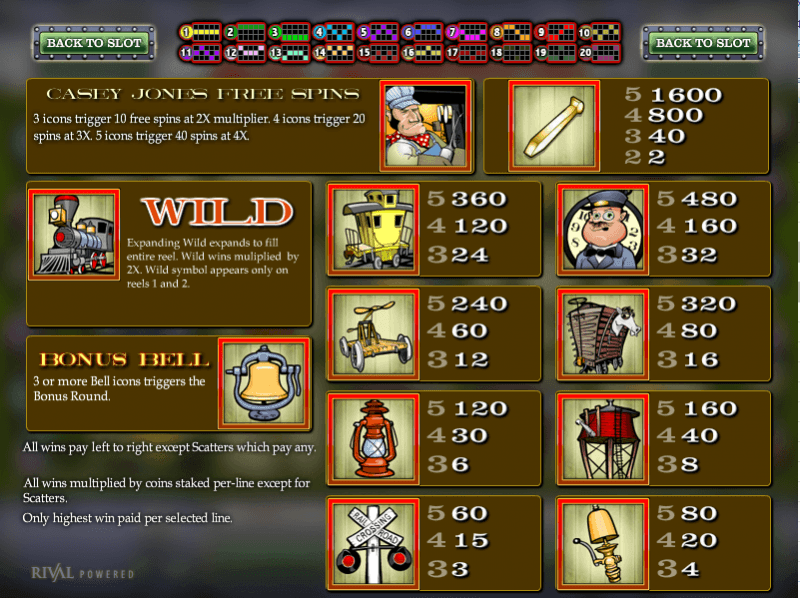Show the payline 2 pattern
The image size is (800, 598).
[244, 33]
